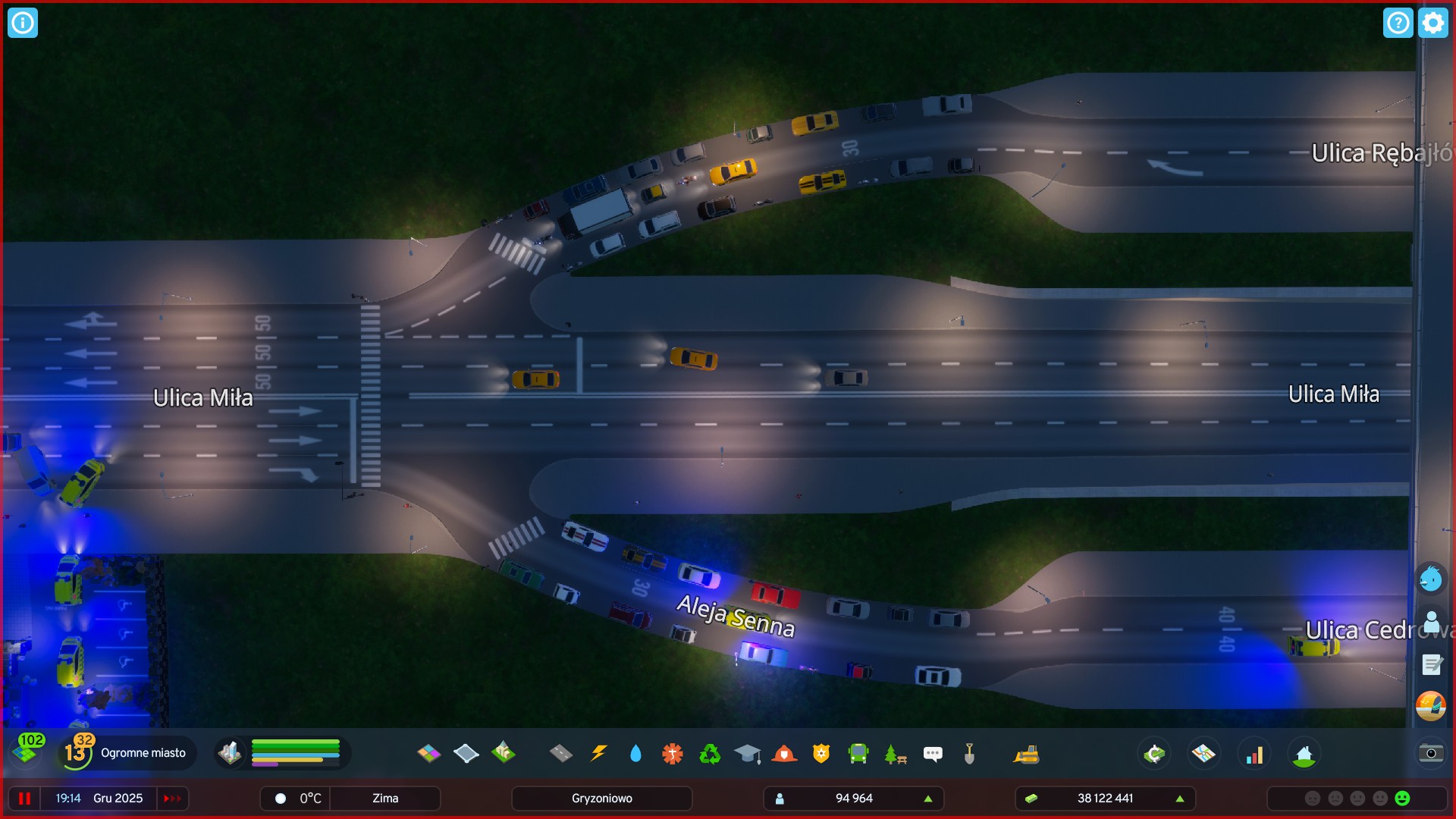Open the fire and rescue menu
Screen dimensions: 1456x819
coord(786,753)
